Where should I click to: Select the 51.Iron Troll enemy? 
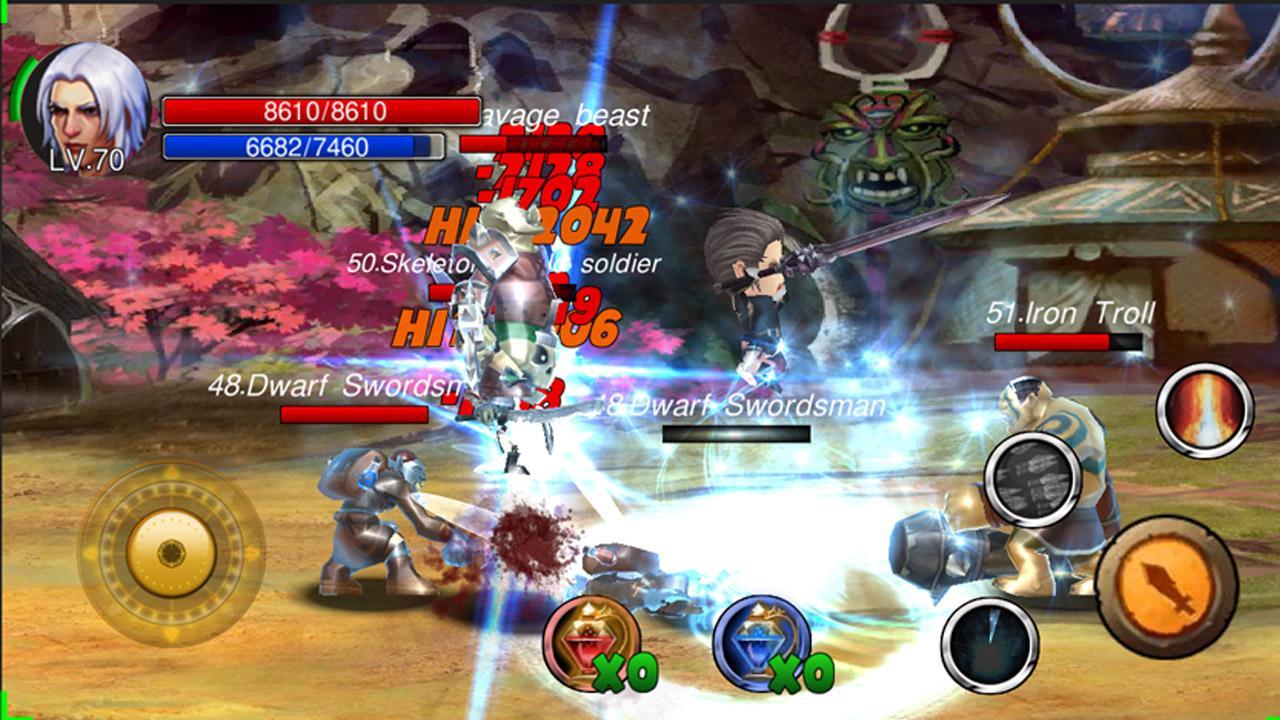coord(1070,313)
